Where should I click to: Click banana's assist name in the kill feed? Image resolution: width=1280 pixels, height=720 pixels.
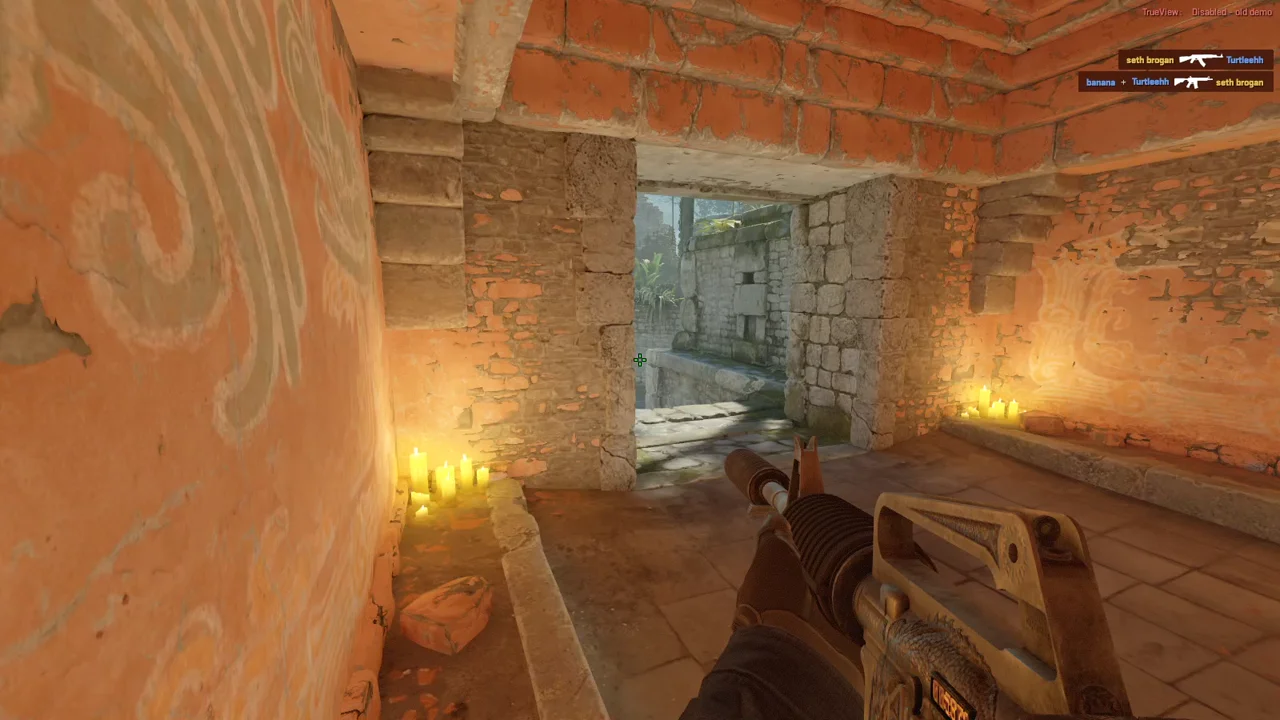point(1100,82)
